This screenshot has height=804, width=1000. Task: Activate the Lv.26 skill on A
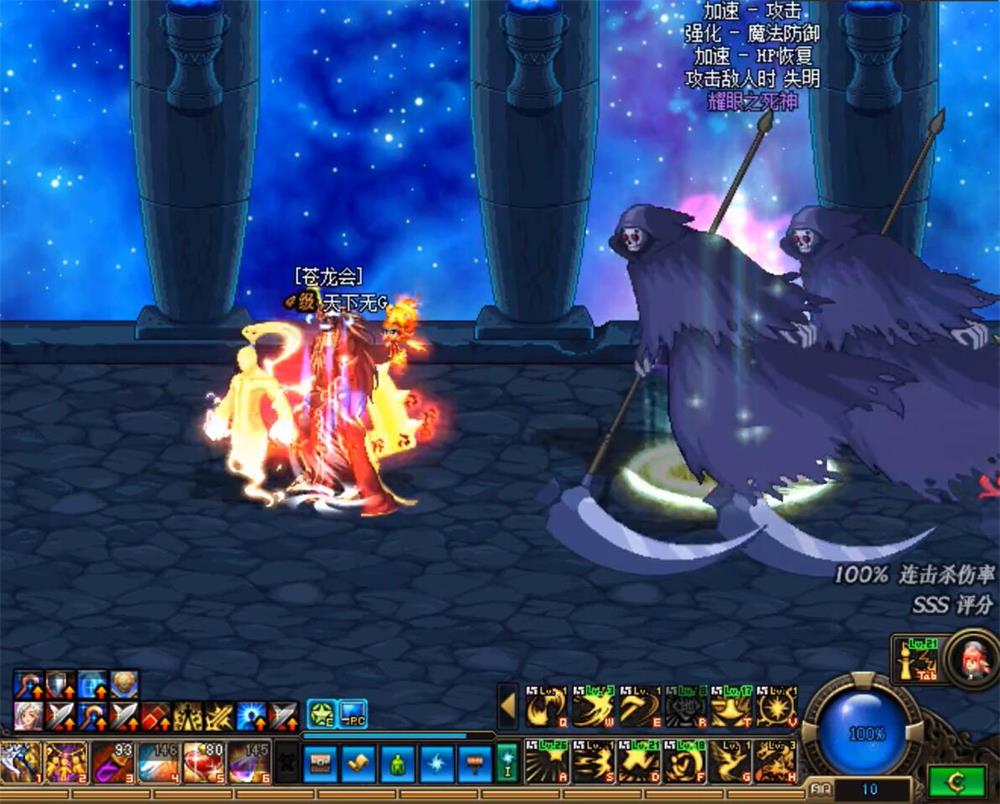(546, 763)
